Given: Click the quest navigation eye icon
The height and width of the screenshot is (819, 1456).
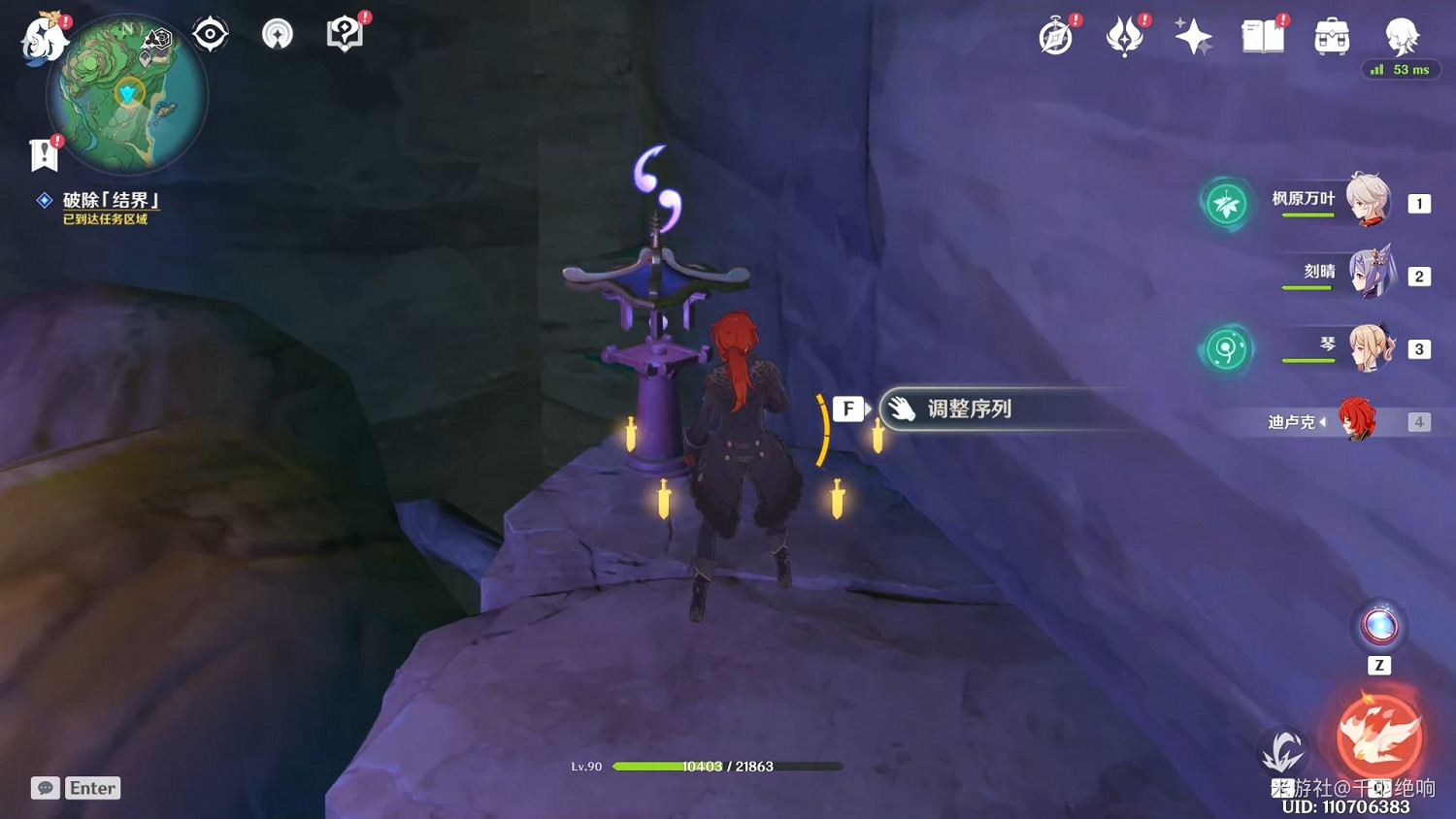Looking at the screenshot, I should (x=209, y=32).
